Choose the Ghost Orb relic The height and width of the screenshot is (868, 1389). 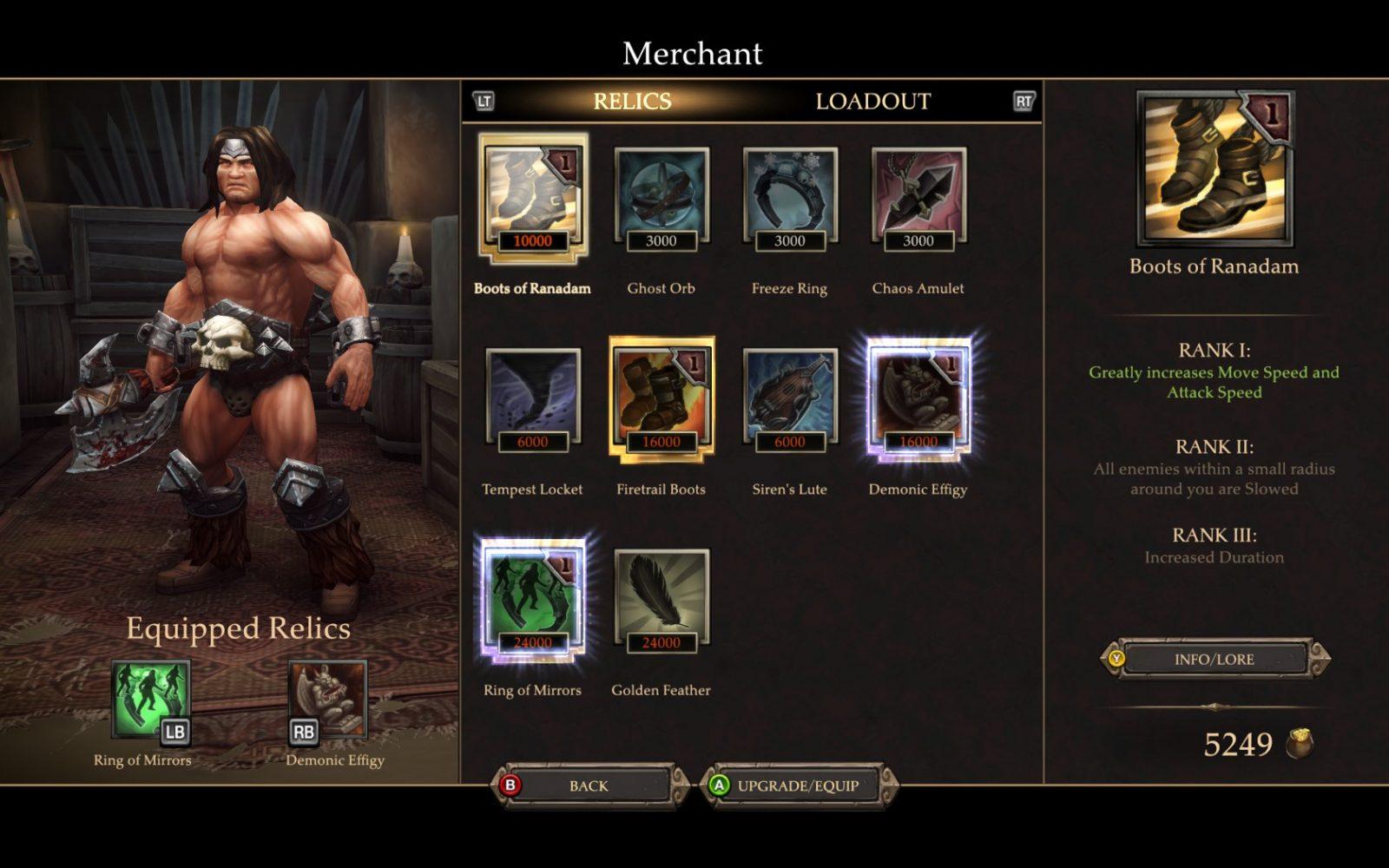coord(661,199)
